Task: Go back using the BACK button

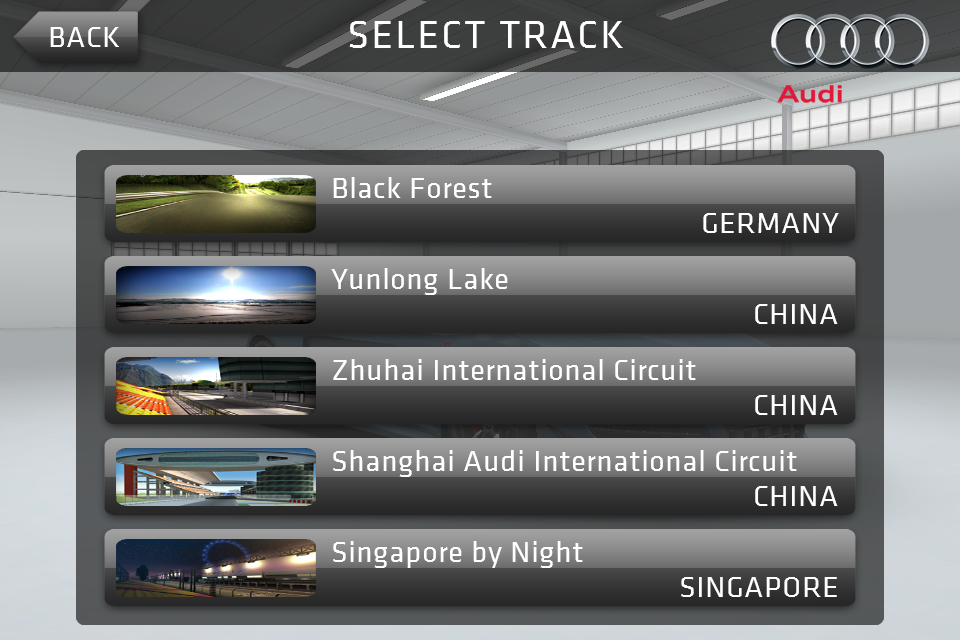Action: 78,37
